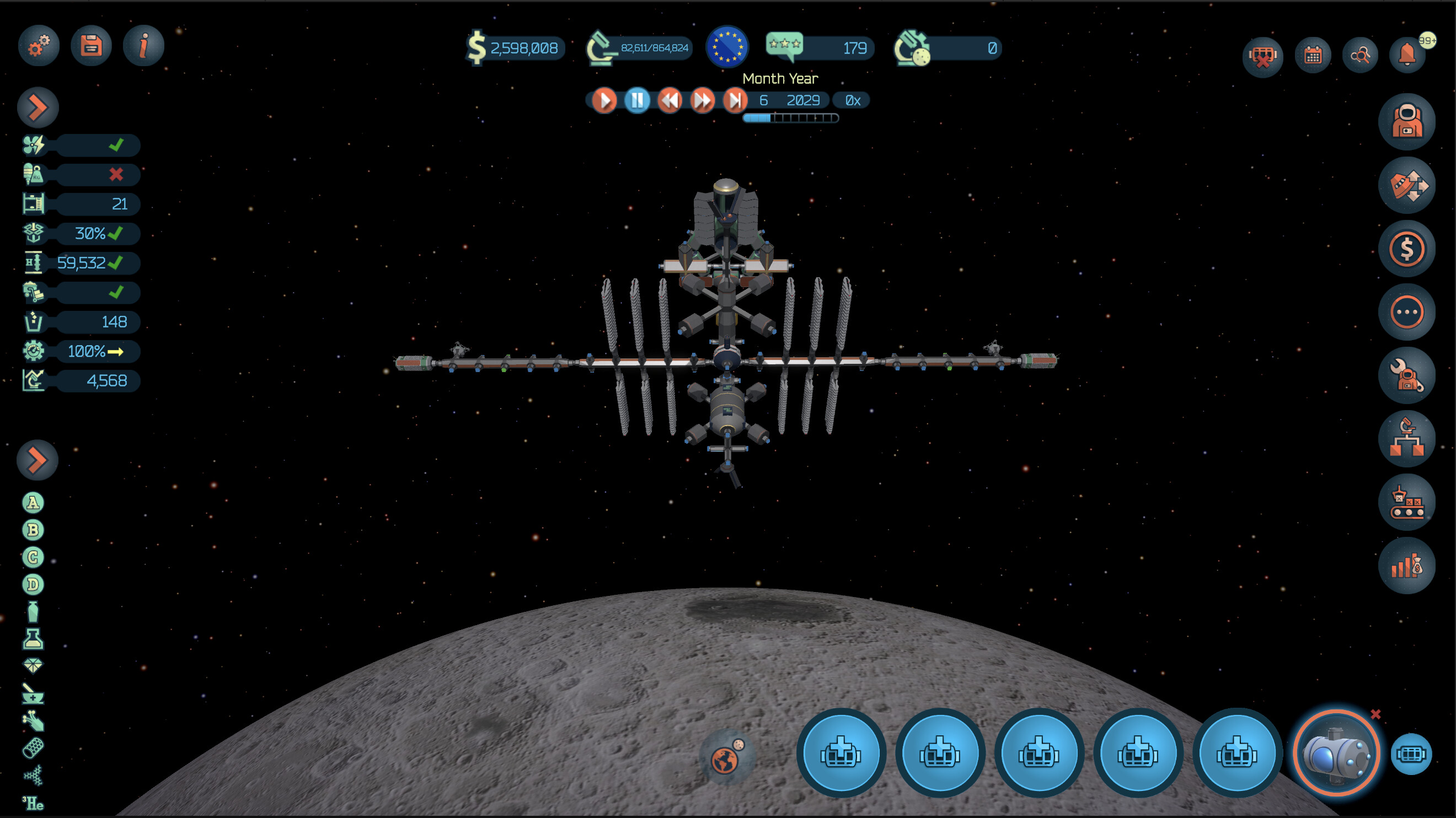This screenshot has width=1456, height=818.
Task: Skip to next month button
Action: 735,100
